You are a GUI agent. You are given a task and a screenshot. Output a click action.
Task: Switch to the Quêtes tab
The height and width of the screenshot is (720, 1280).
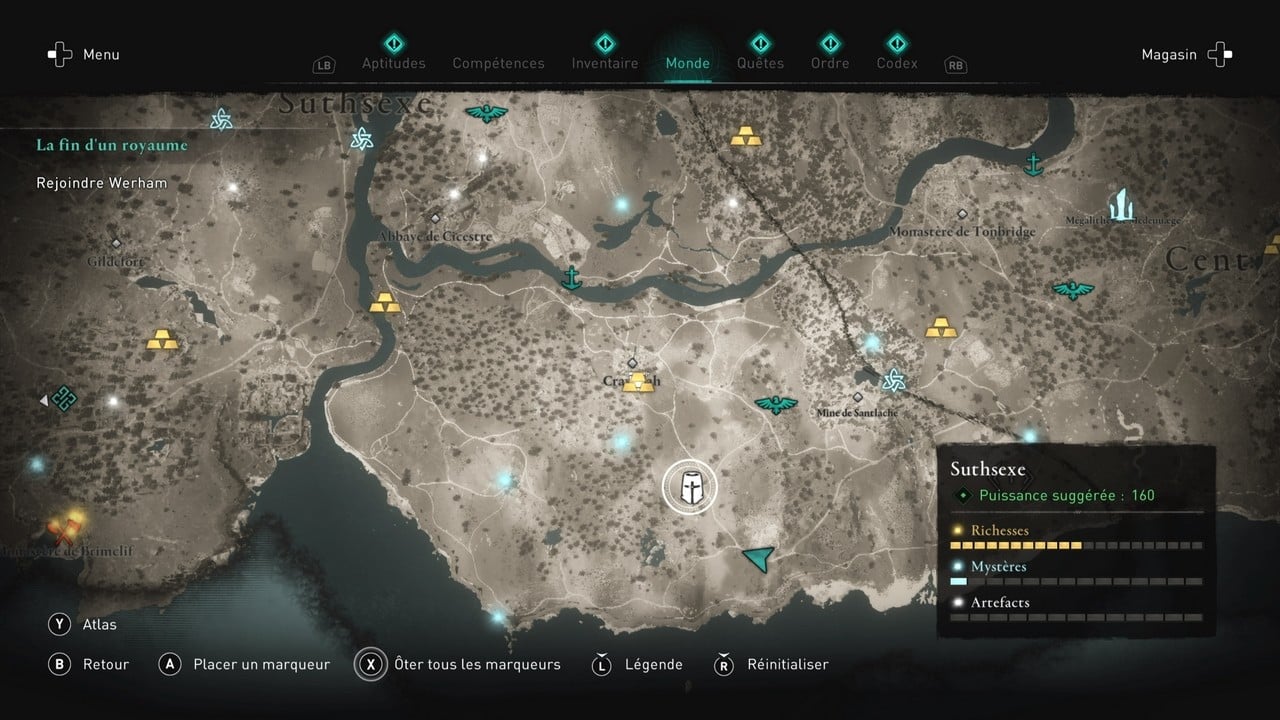point(760,62)
